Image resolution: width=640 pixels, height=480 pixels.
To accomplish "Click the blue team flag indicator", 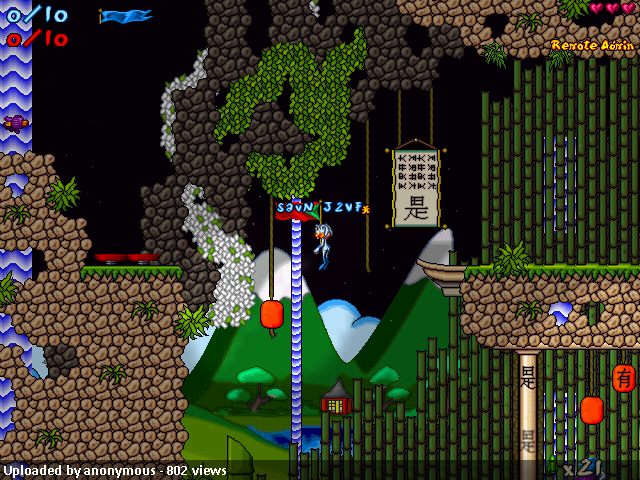I will pyautogui.click(x=126, y=16).
